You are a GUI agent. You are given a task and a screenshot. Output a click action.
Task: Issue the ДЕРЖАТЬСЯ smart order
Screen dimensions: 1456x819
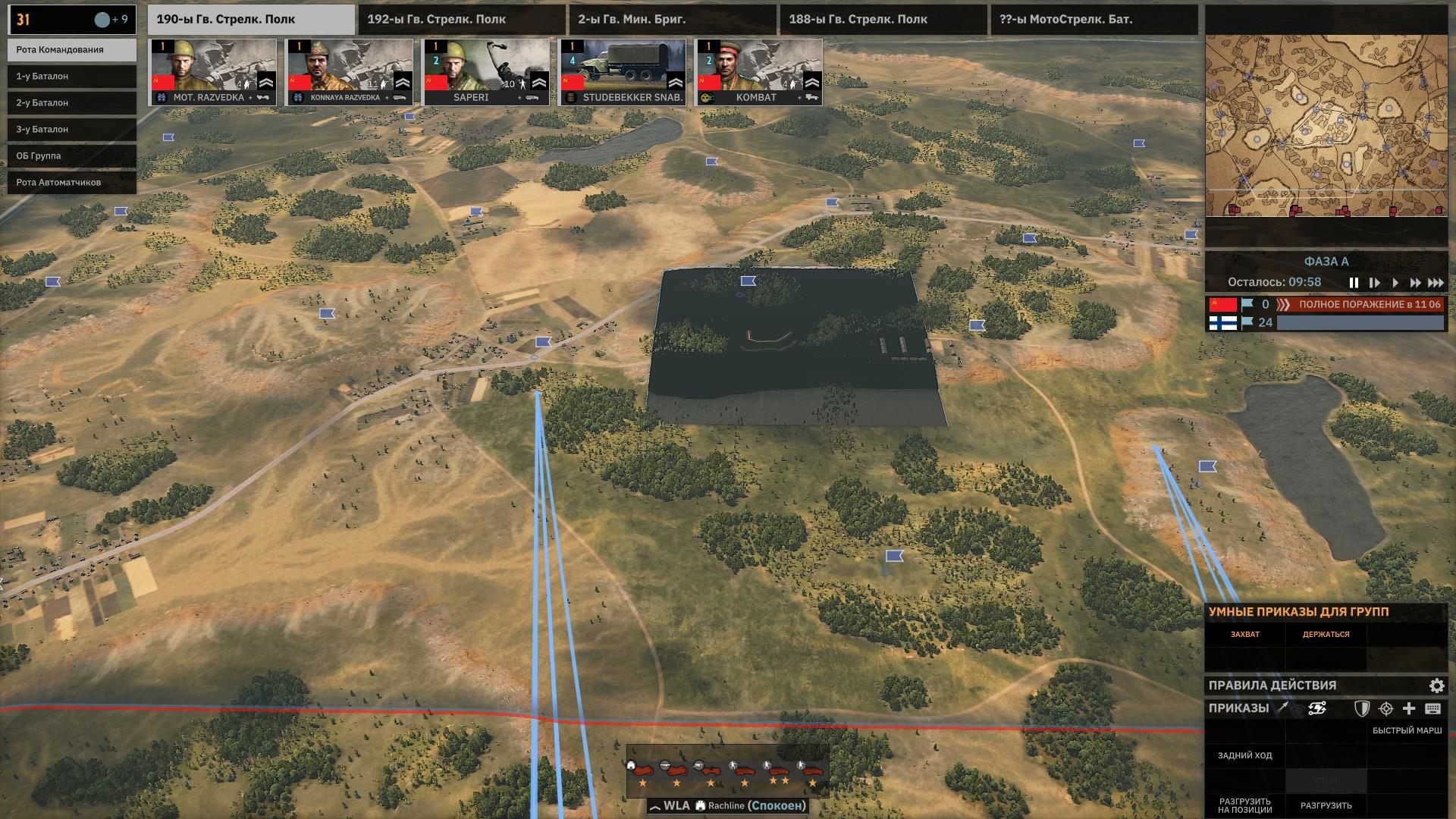click(1326, 635)
